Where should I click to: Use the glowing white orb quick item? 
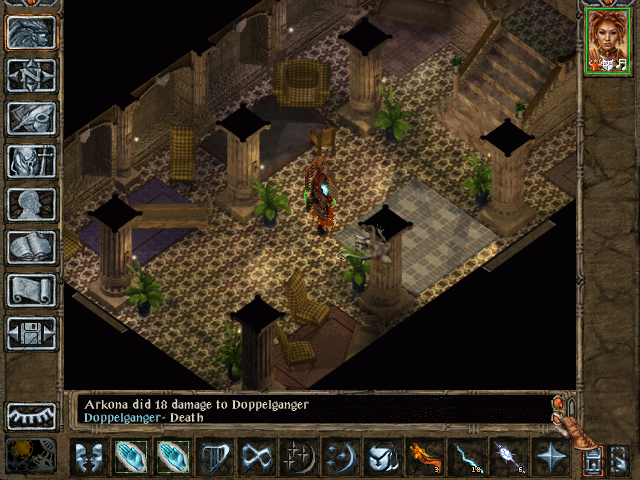[x=509, y=457]
